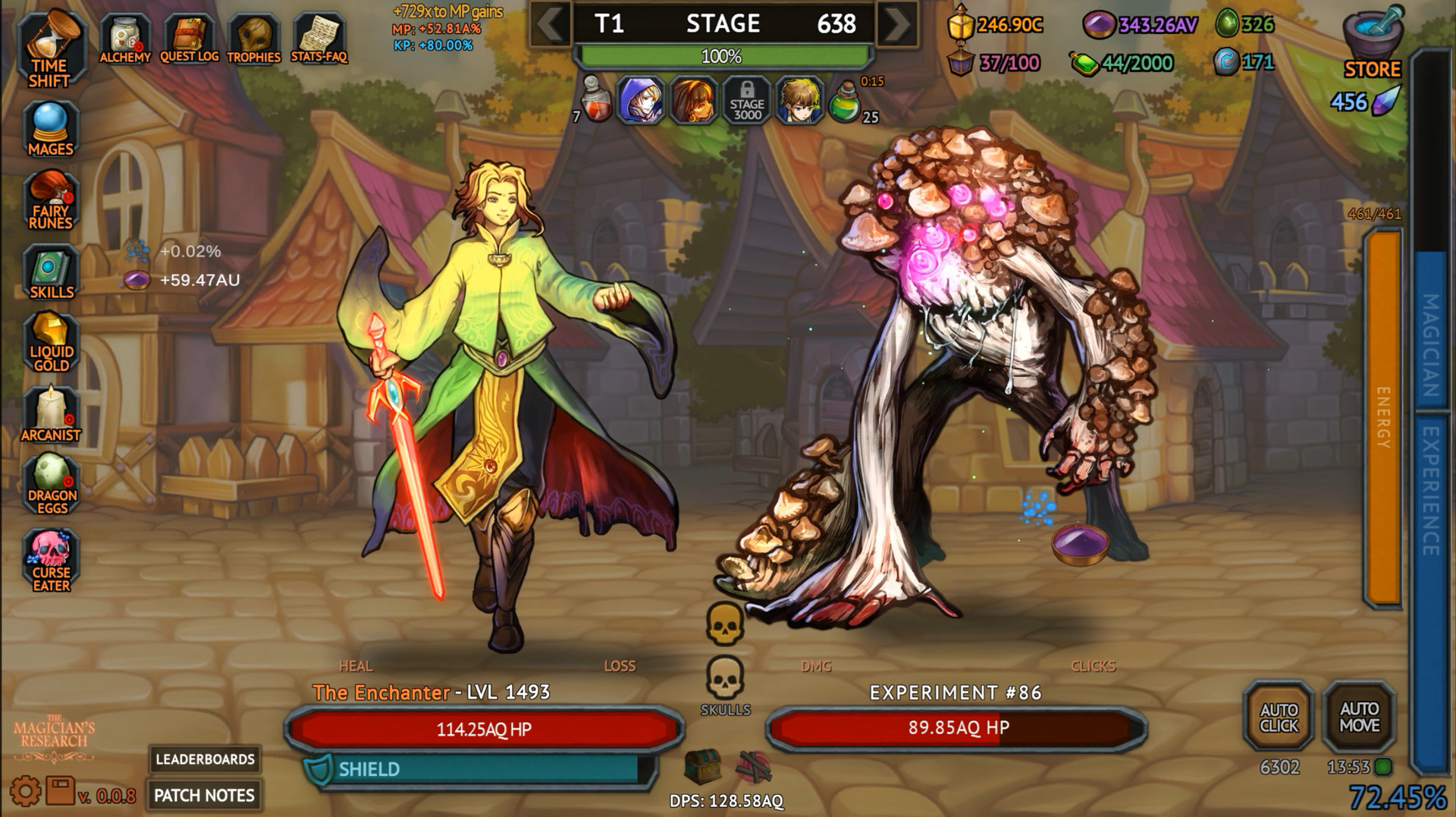Go to the previous stage arrow

tap(550, 24)
